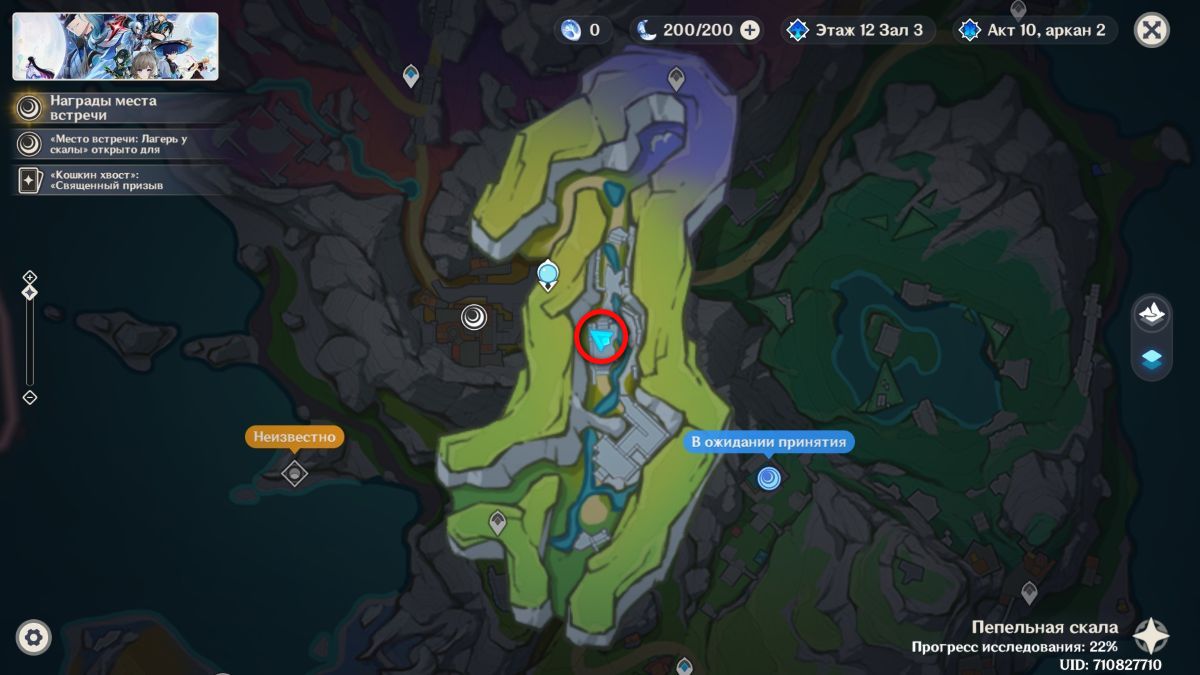Toggle the map layers button
Image resolution: width=1200 pixels, height=675 pixels.
[x=1151, y=360]
